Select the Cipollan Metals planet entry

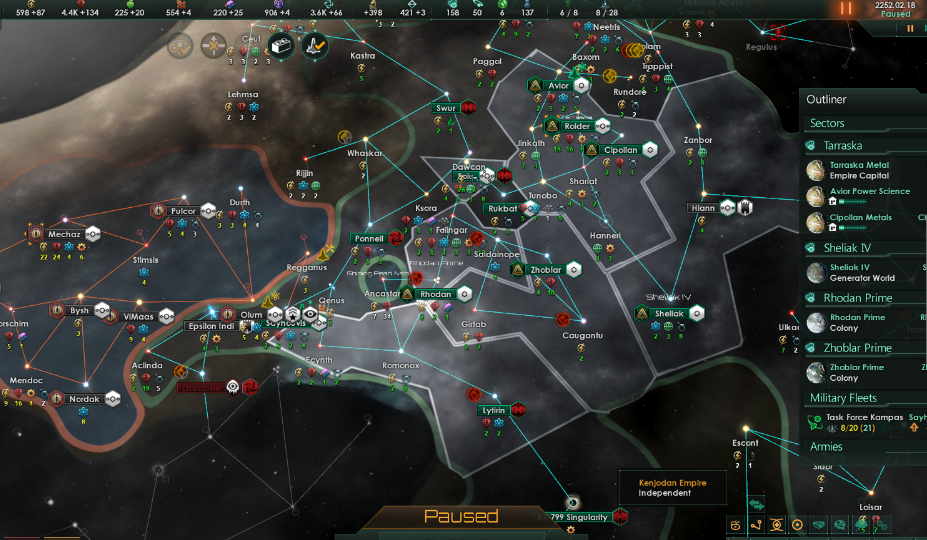[x=860, y=222]
